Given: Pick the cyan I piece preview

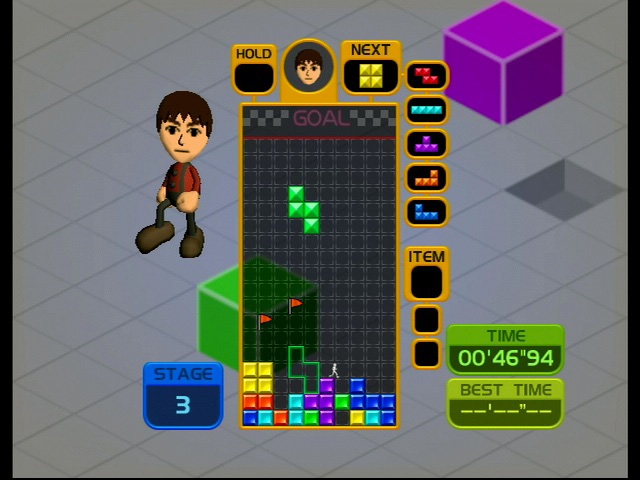Looking at the screenshot, I should [x=427, y=110].
